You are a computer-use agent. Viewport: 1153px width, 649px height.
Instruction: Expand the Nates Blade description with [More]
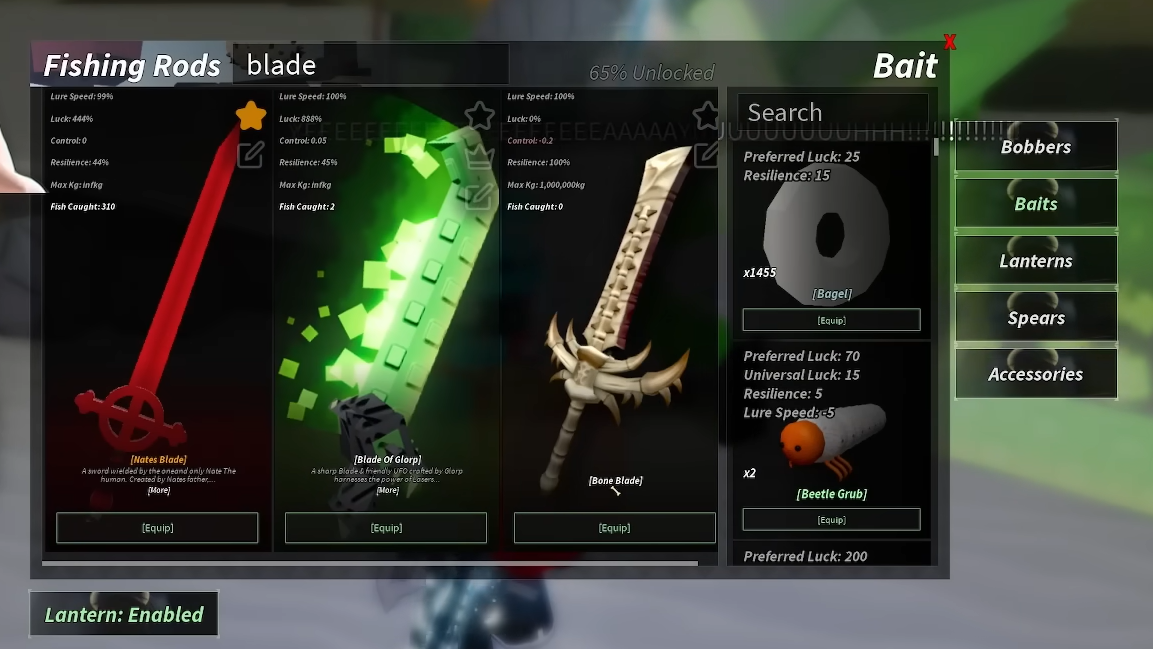158,490
